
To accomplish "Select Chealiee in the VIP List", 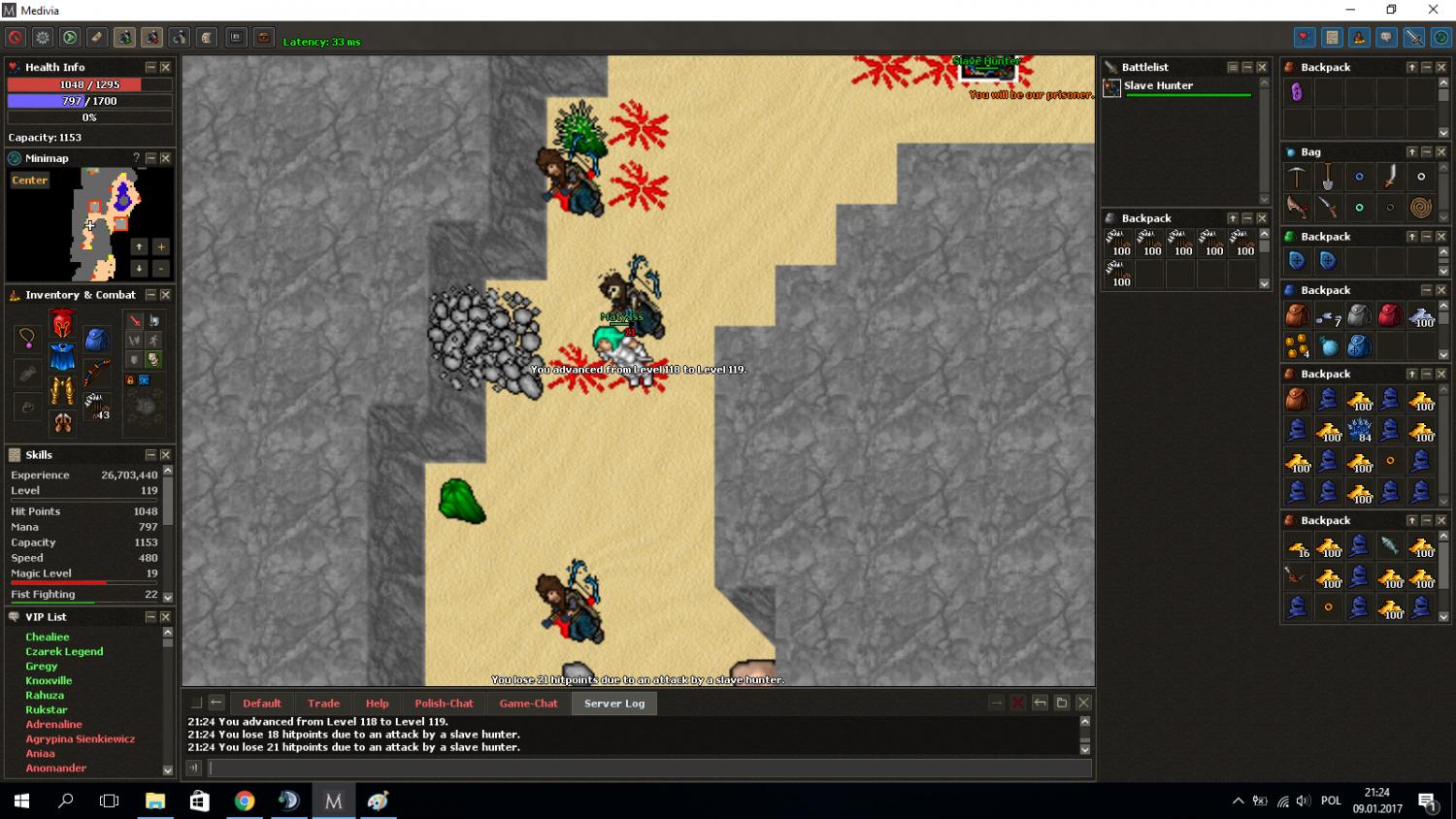I will tap(48, 638).
